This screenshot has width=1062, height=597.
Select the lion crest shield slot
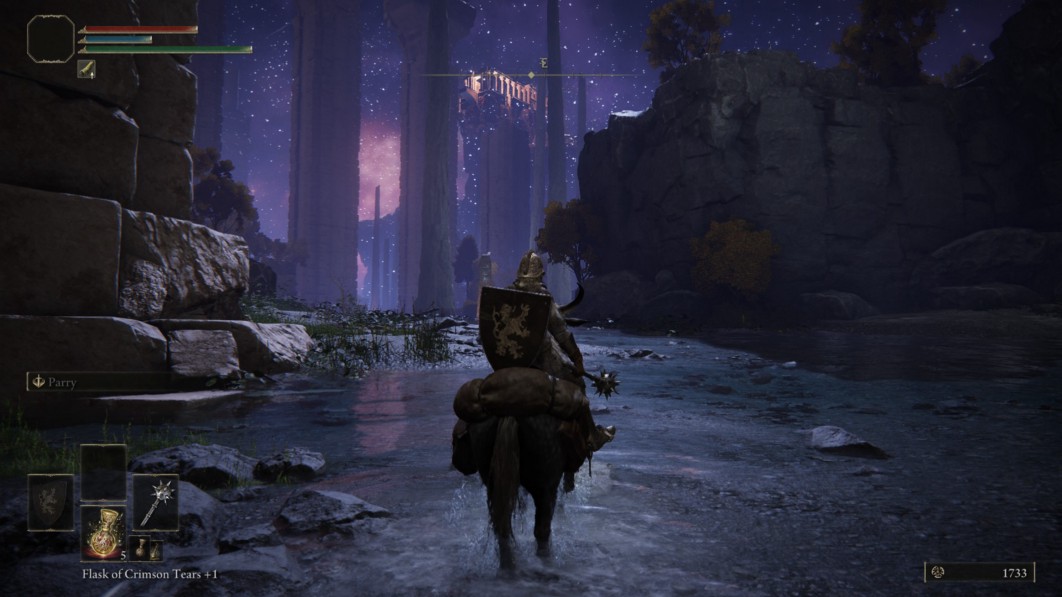click(x=50, y=501)
